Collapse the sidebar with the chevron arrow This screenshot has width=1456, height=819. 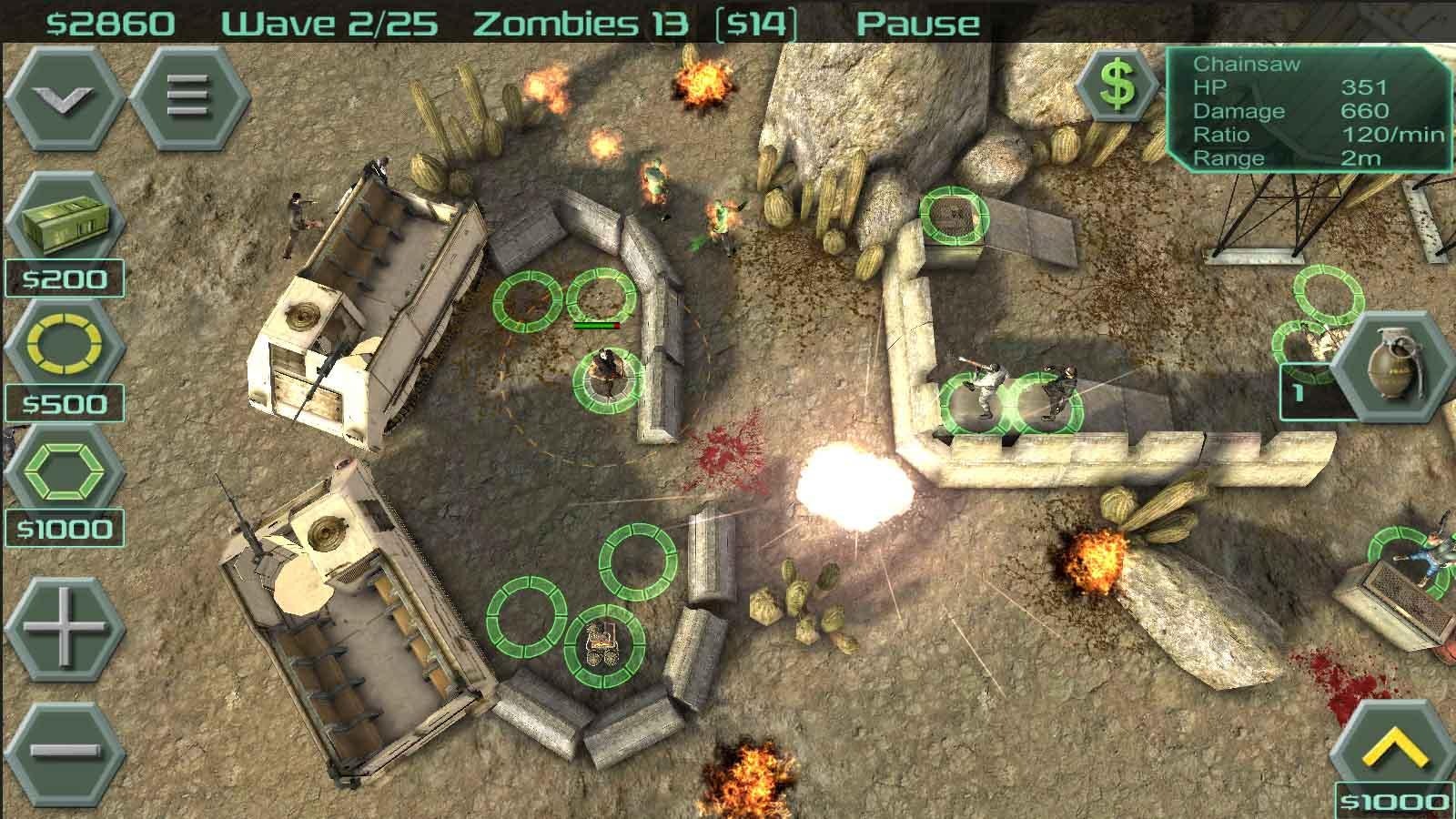(x=62, y=96)
